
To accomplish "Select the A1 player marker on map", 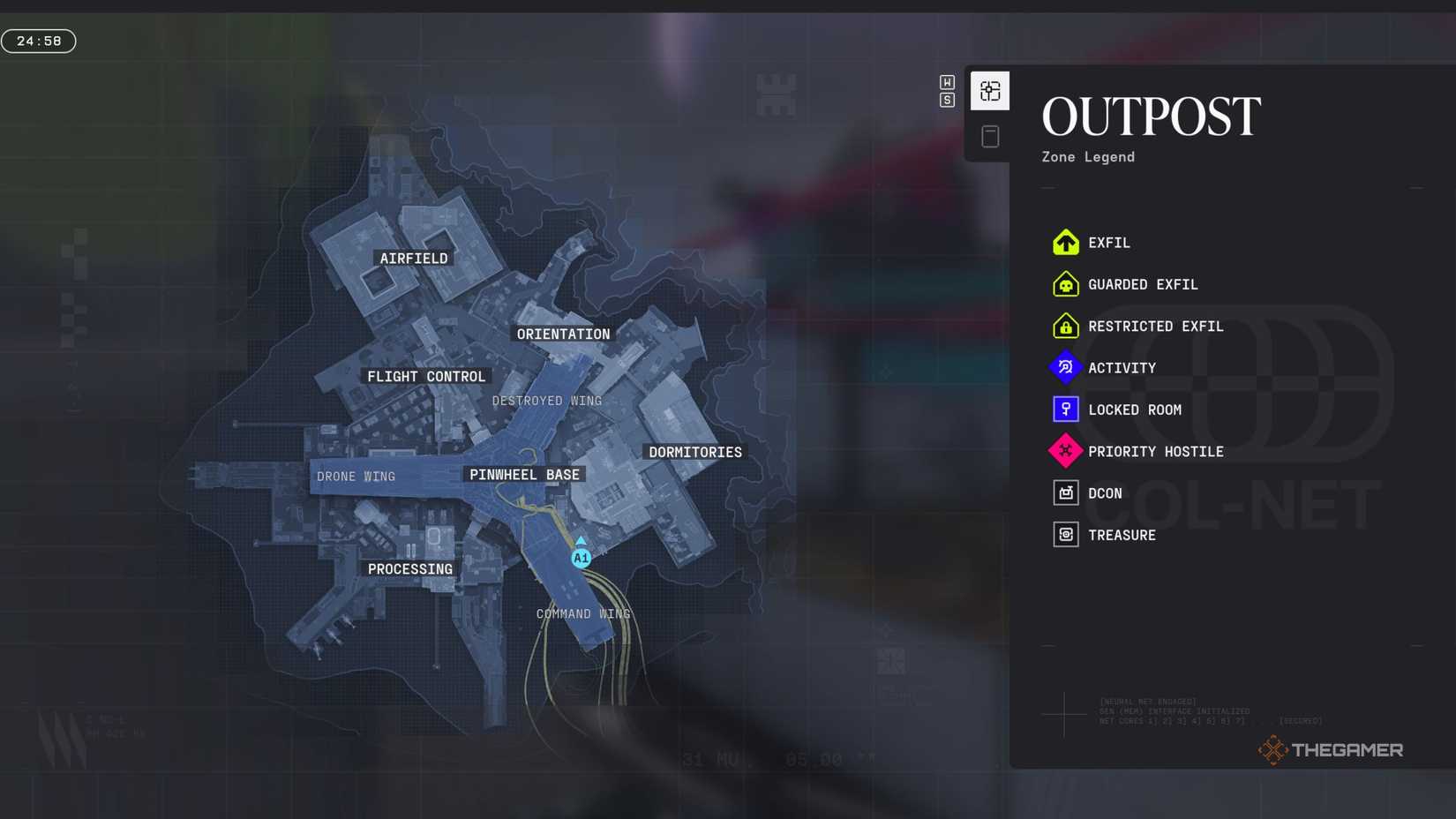I will tap(581, 557).
